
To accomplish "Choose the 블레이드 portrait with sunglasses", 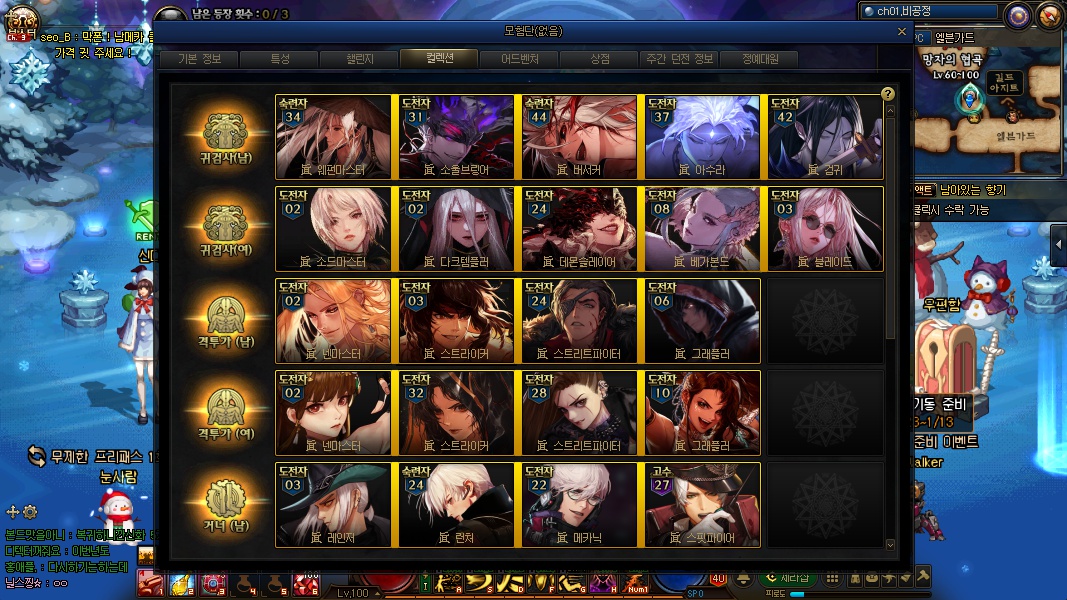I will [825, 228].
